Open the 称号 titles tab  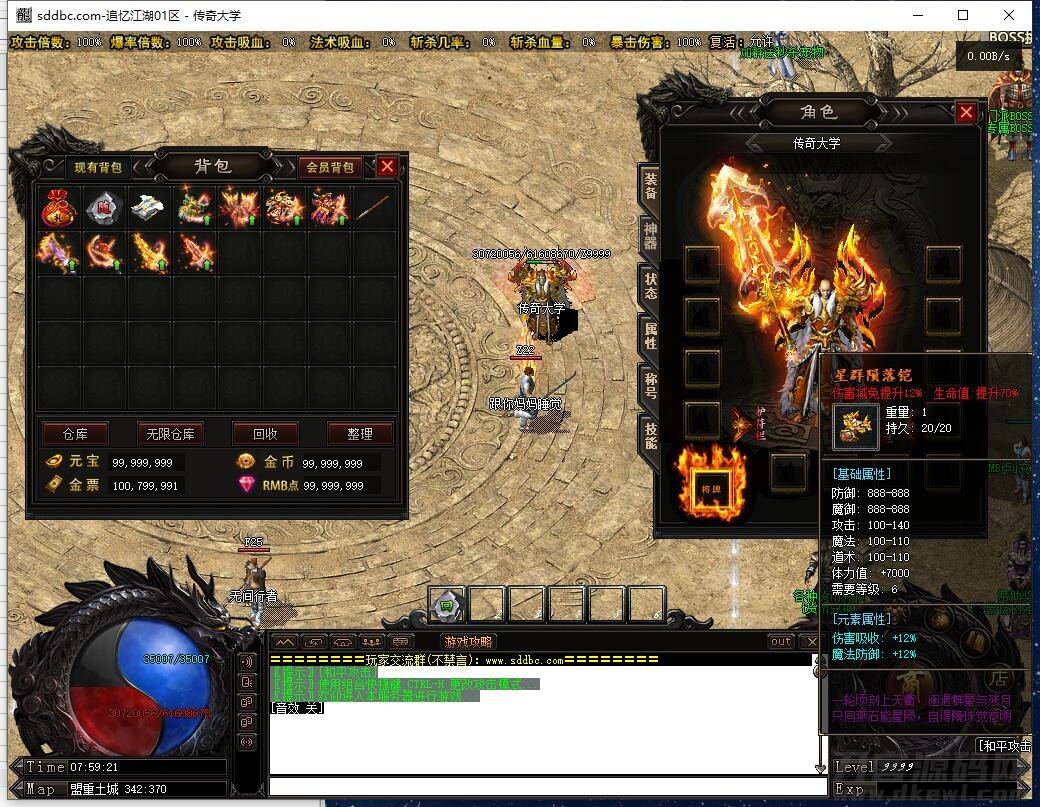(x=650, y=386)
